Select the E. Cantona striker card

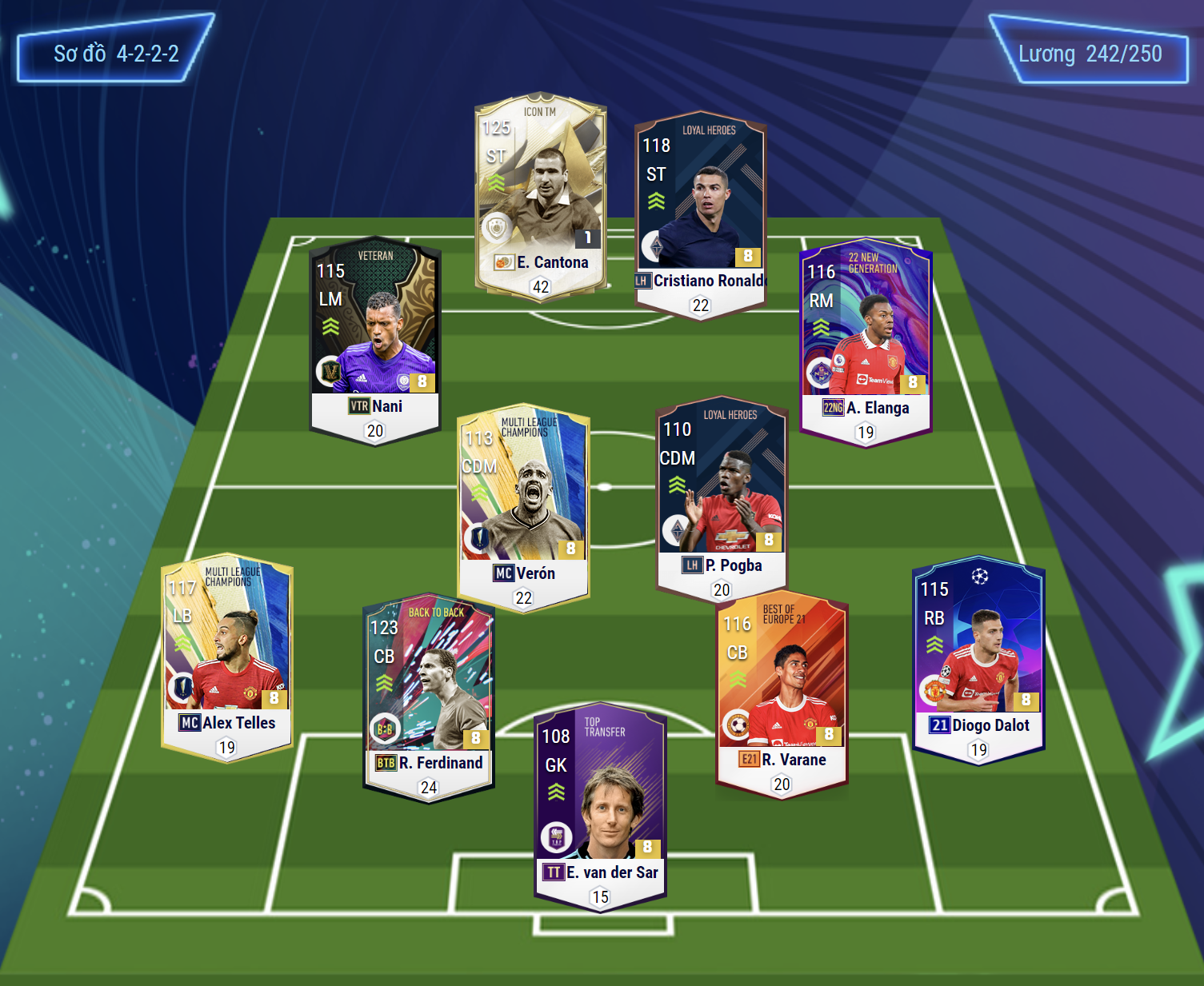coord(541,194)
